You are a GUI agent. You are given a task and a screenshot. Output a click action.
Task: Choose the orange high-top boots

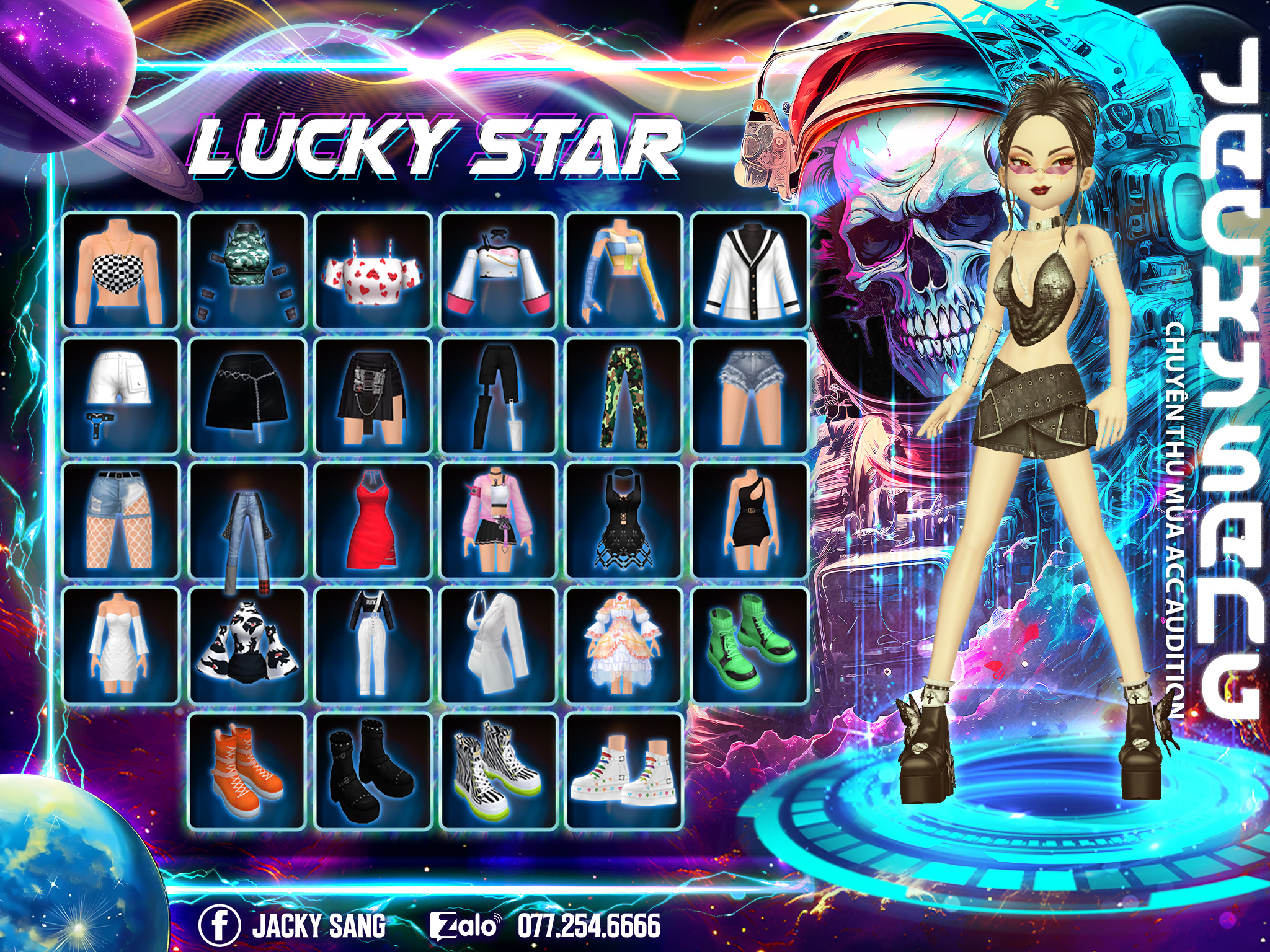click(247, 771)
